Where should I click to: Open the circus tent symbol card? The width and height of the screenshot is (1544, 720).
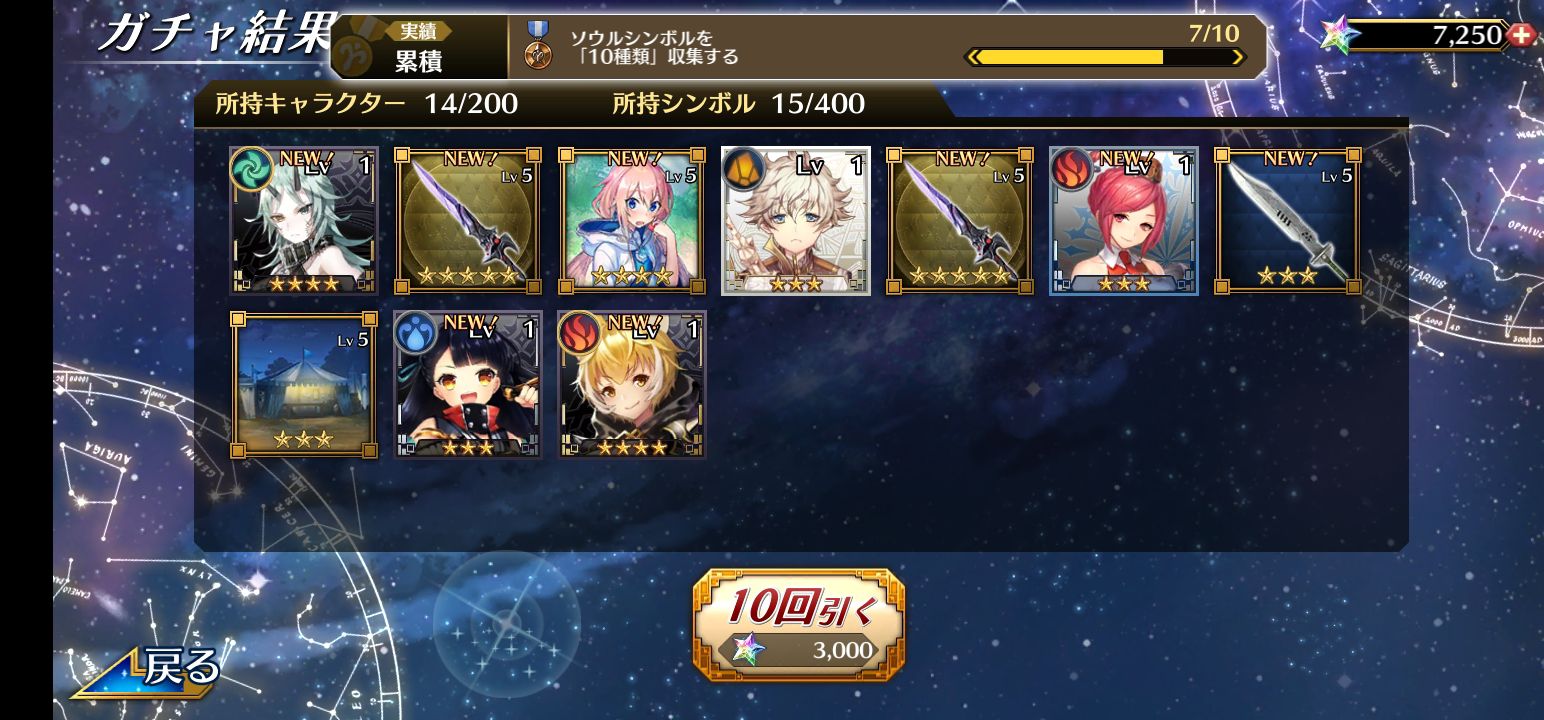tap(304, 385)
